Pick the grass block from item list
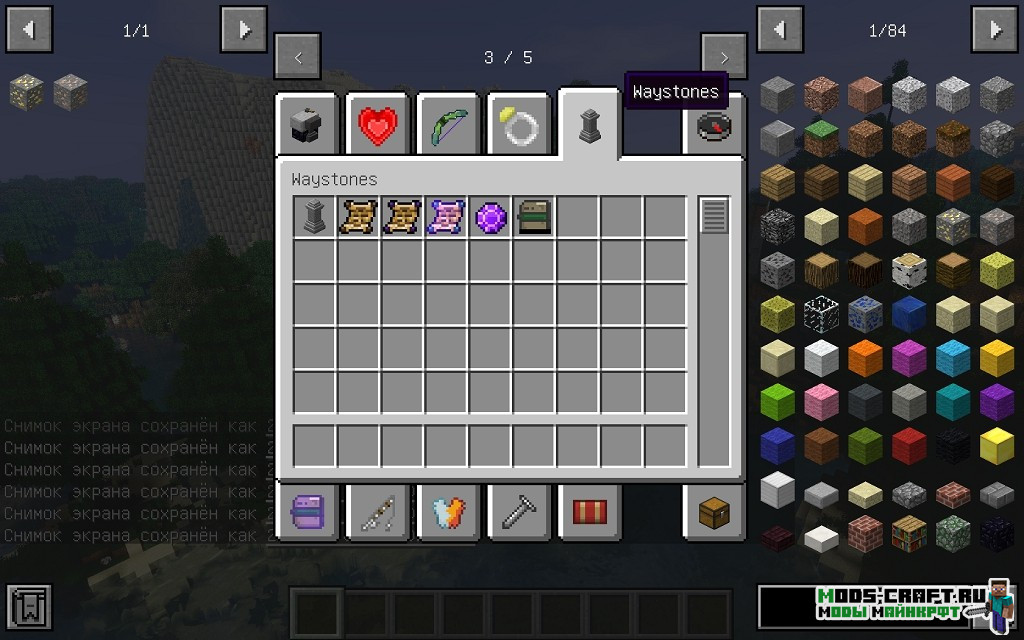The image size is (1024, 640). [x=821, y=139]
